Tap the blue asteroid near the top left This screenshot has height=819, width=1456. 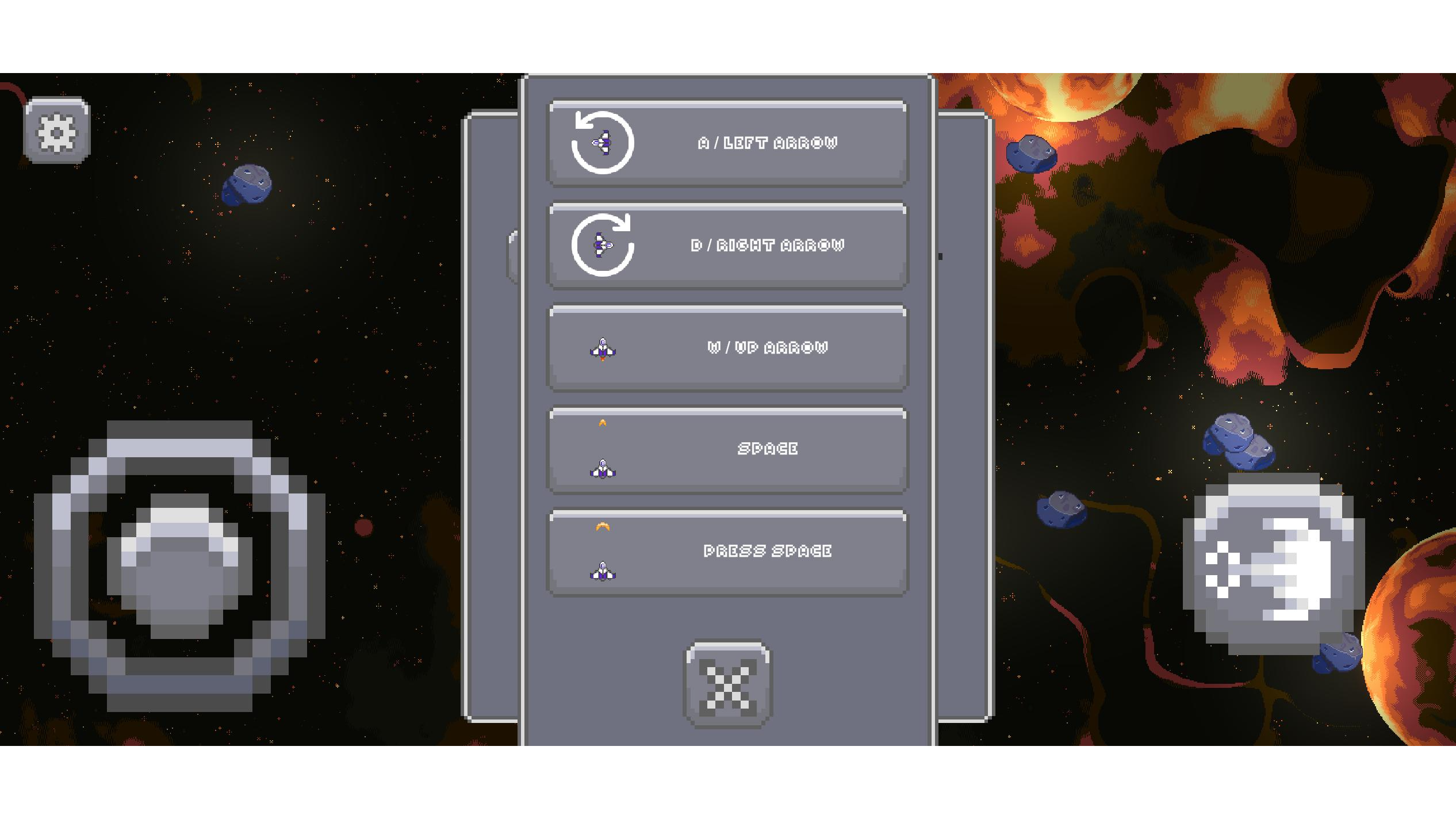(247, 184)
